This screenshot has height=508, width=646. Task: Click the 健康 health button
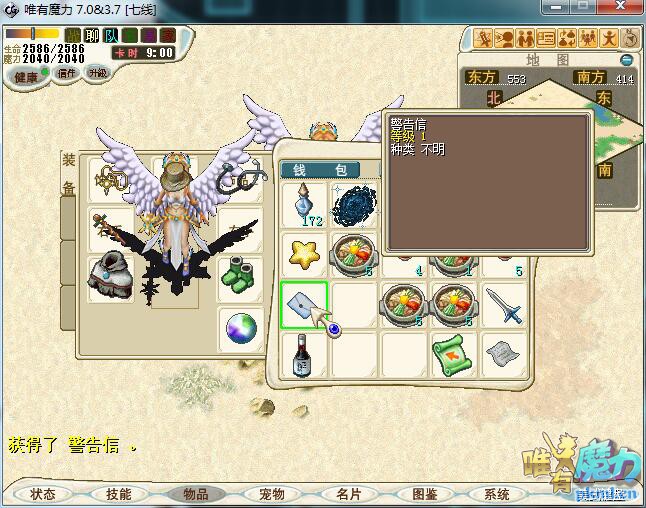click(25, 76)
